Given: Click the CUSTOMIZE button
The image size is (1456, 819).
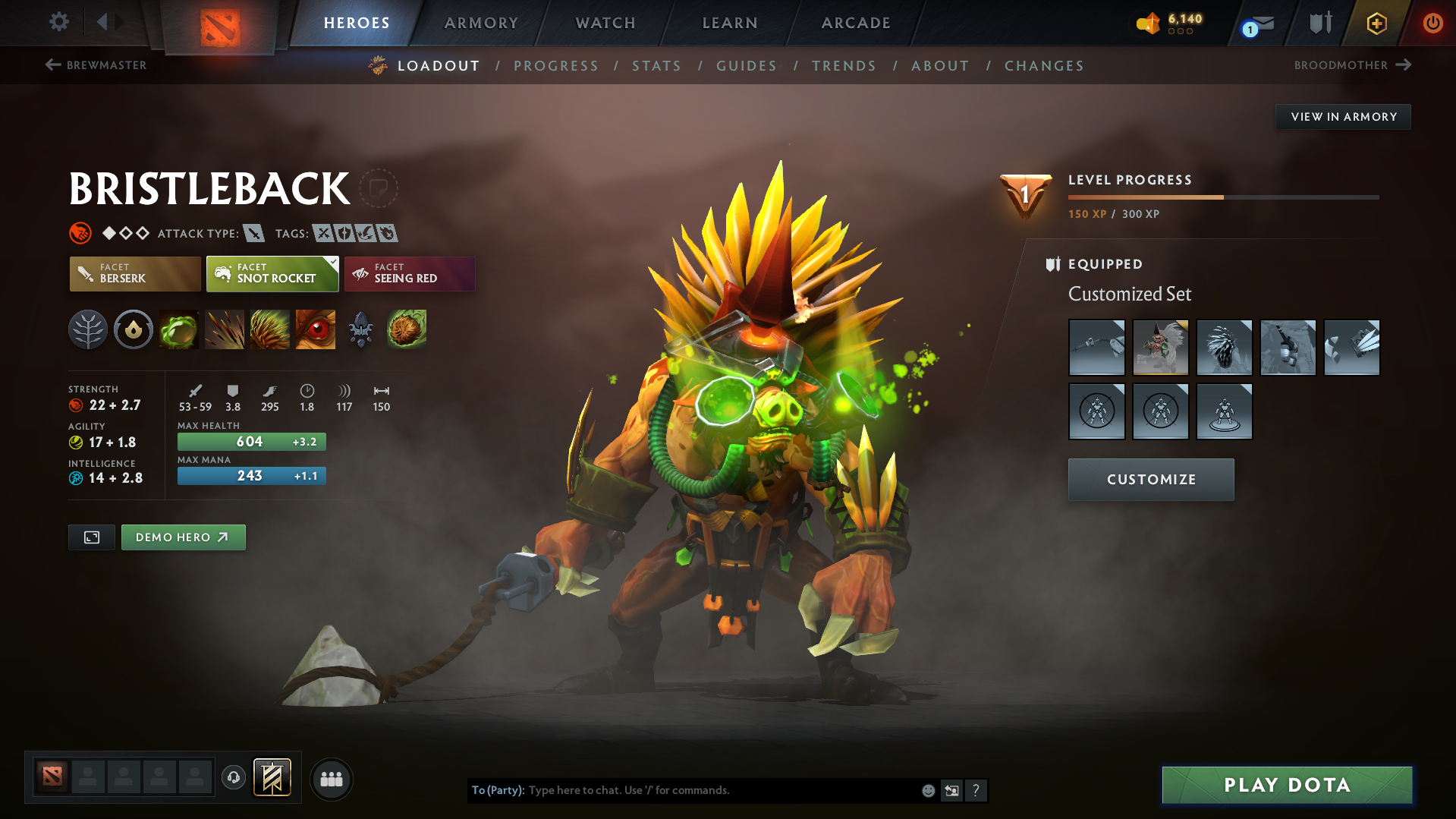Looking at the screenshot, I should click(x=1150, y=479).
